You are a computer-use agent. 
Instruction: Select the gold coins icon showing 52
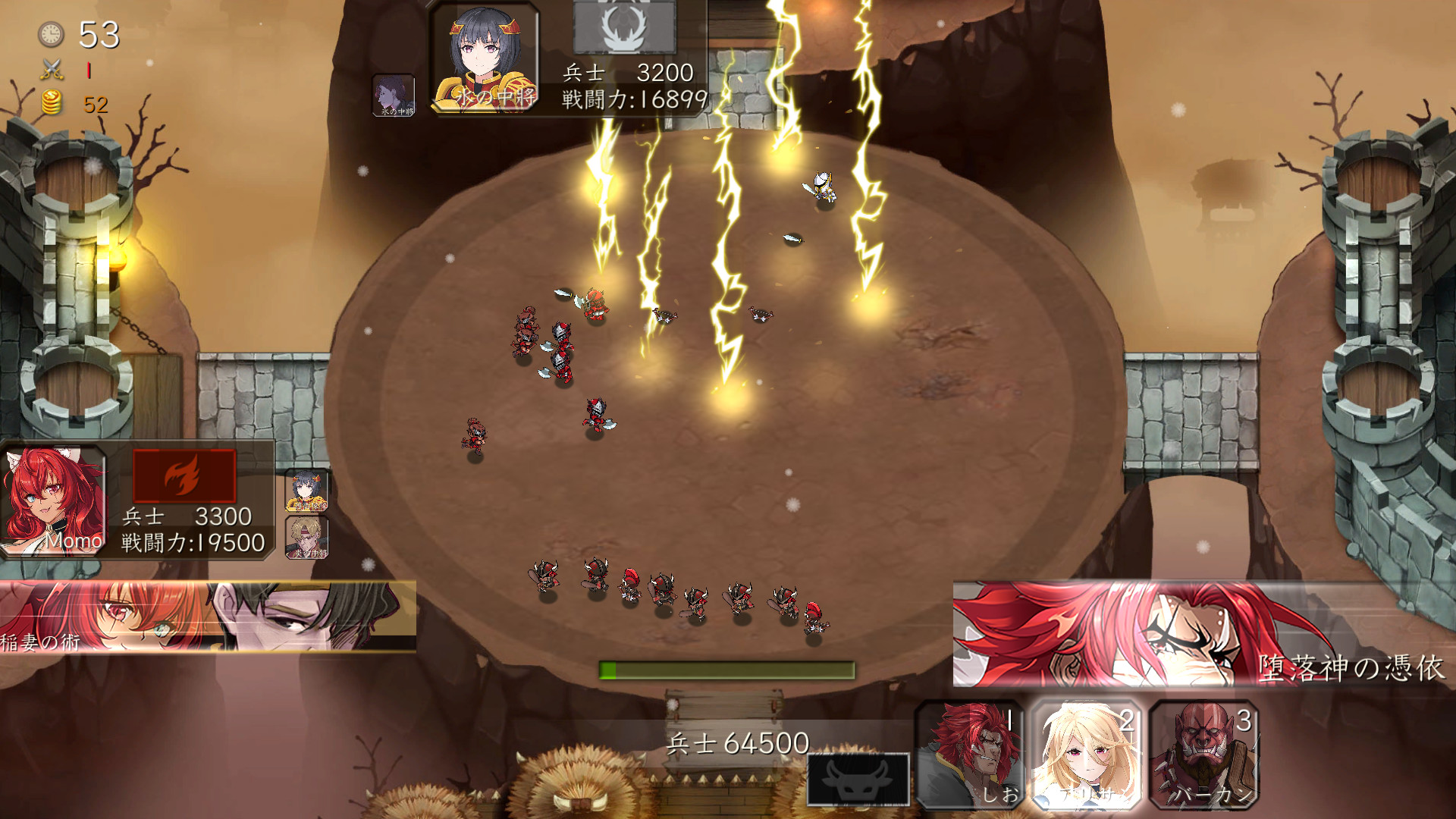pyautogui.click(x=50, y=102)
